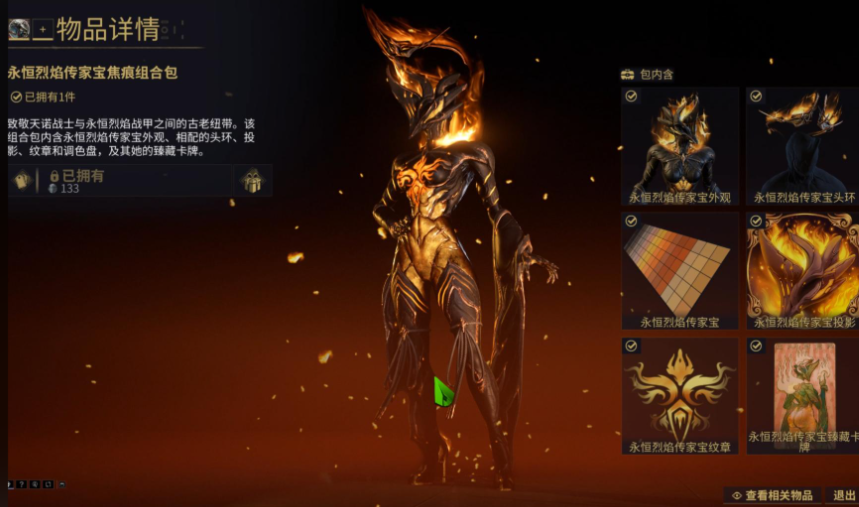This screenshot has width=859, height=507.
Task: Select the 永恒烈焰传家宝外观 skin thumbnail
Action: click(x=680, y=146)
